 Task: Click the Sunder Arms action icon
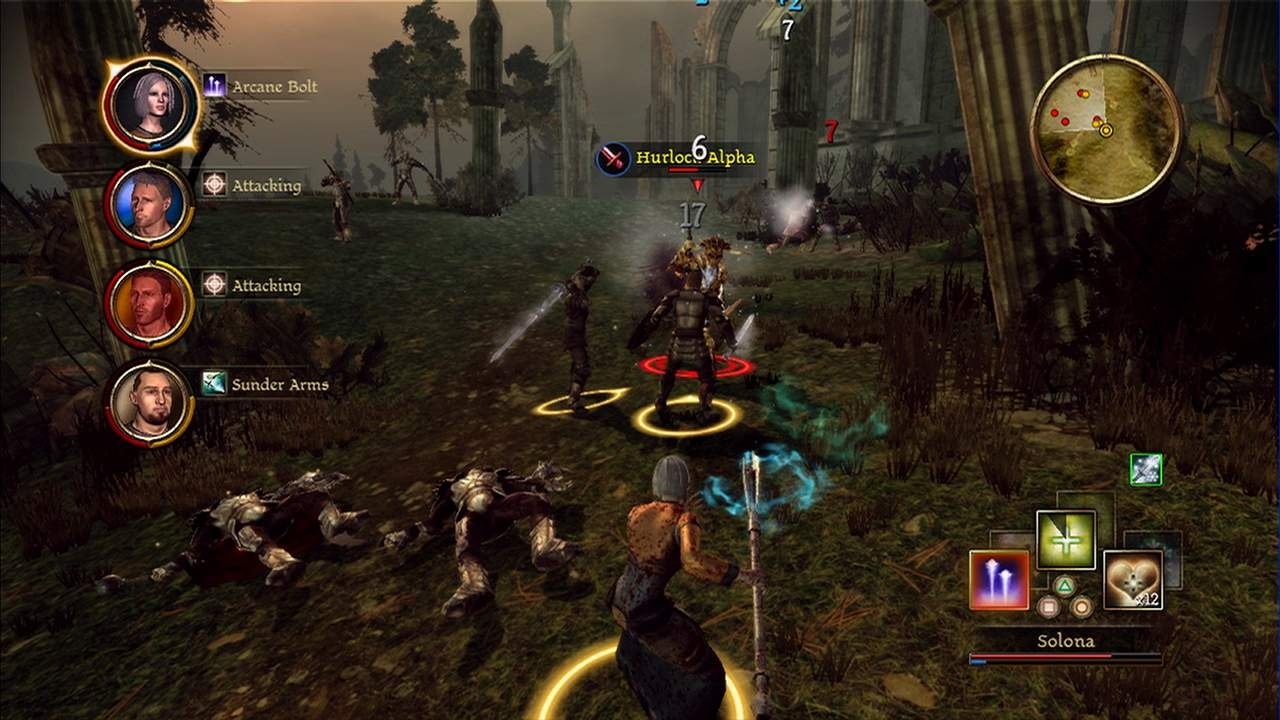pos(215,384)
